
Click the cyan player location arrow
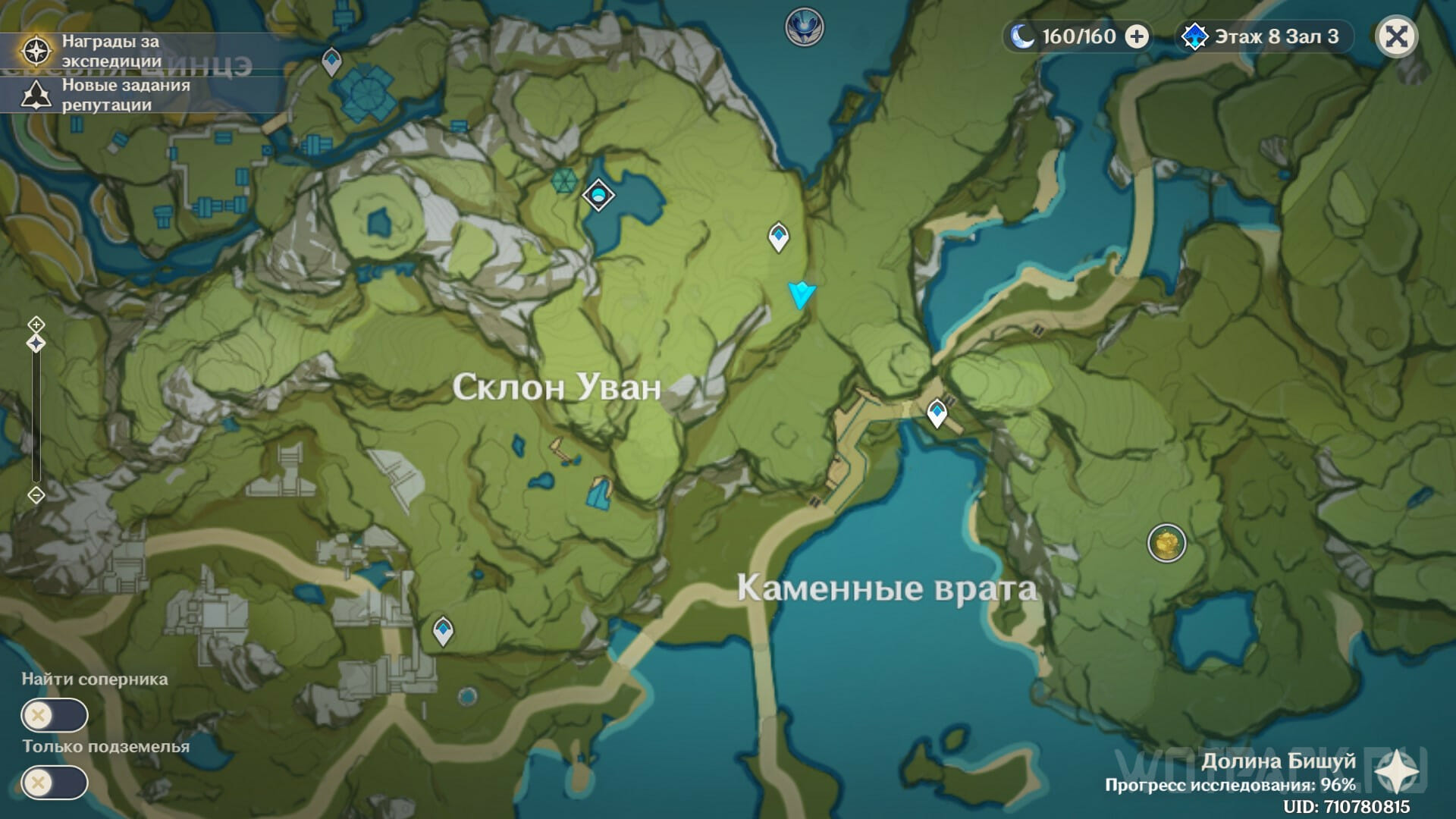click(x=801, y=293)
